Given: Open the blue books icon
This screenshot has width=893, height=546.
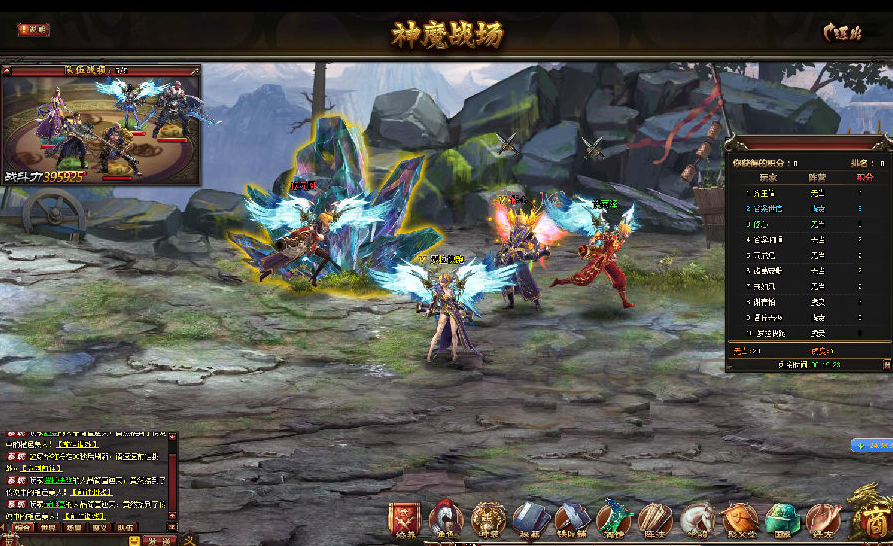Looking at the screenshot, I should point(530,519).
